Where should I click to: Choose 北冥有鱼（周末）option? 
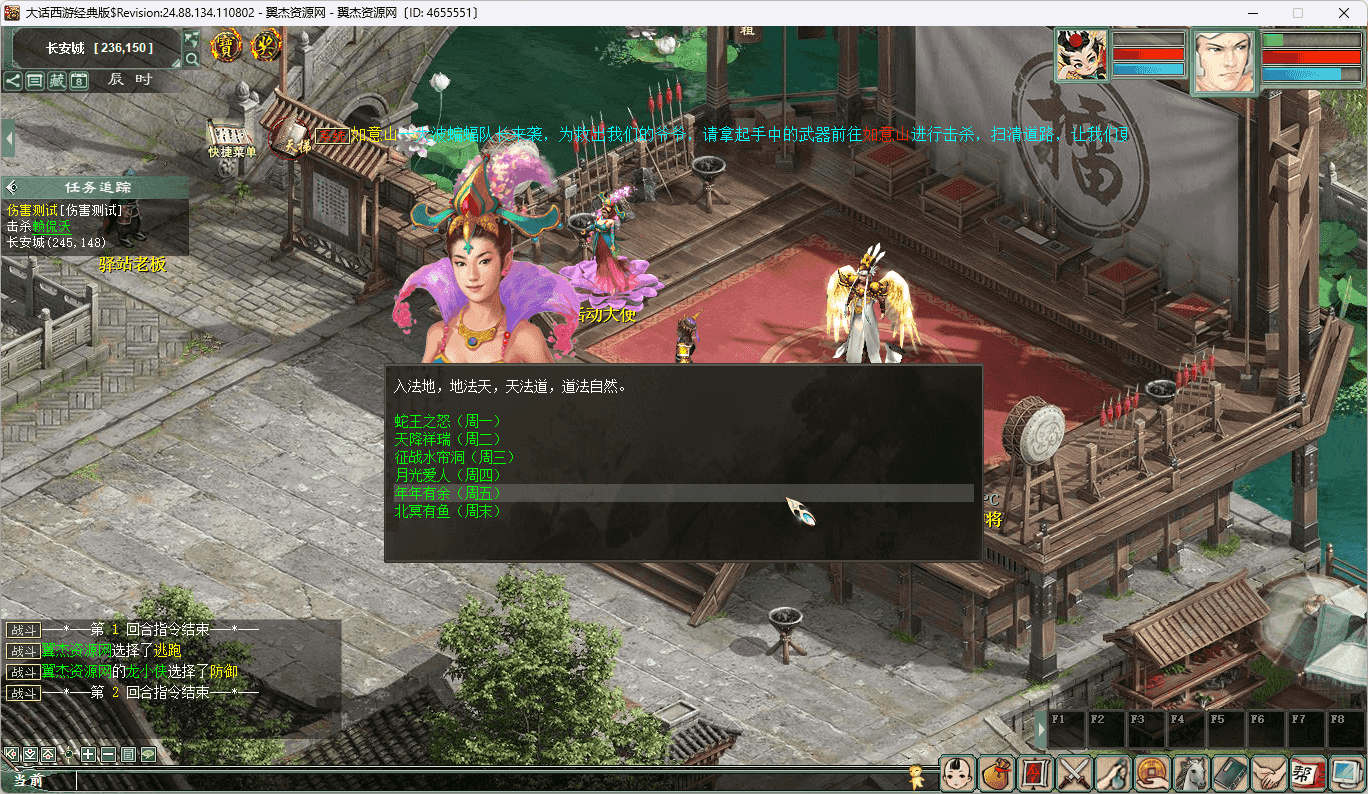pyautogui.click(x=448, y=511)
